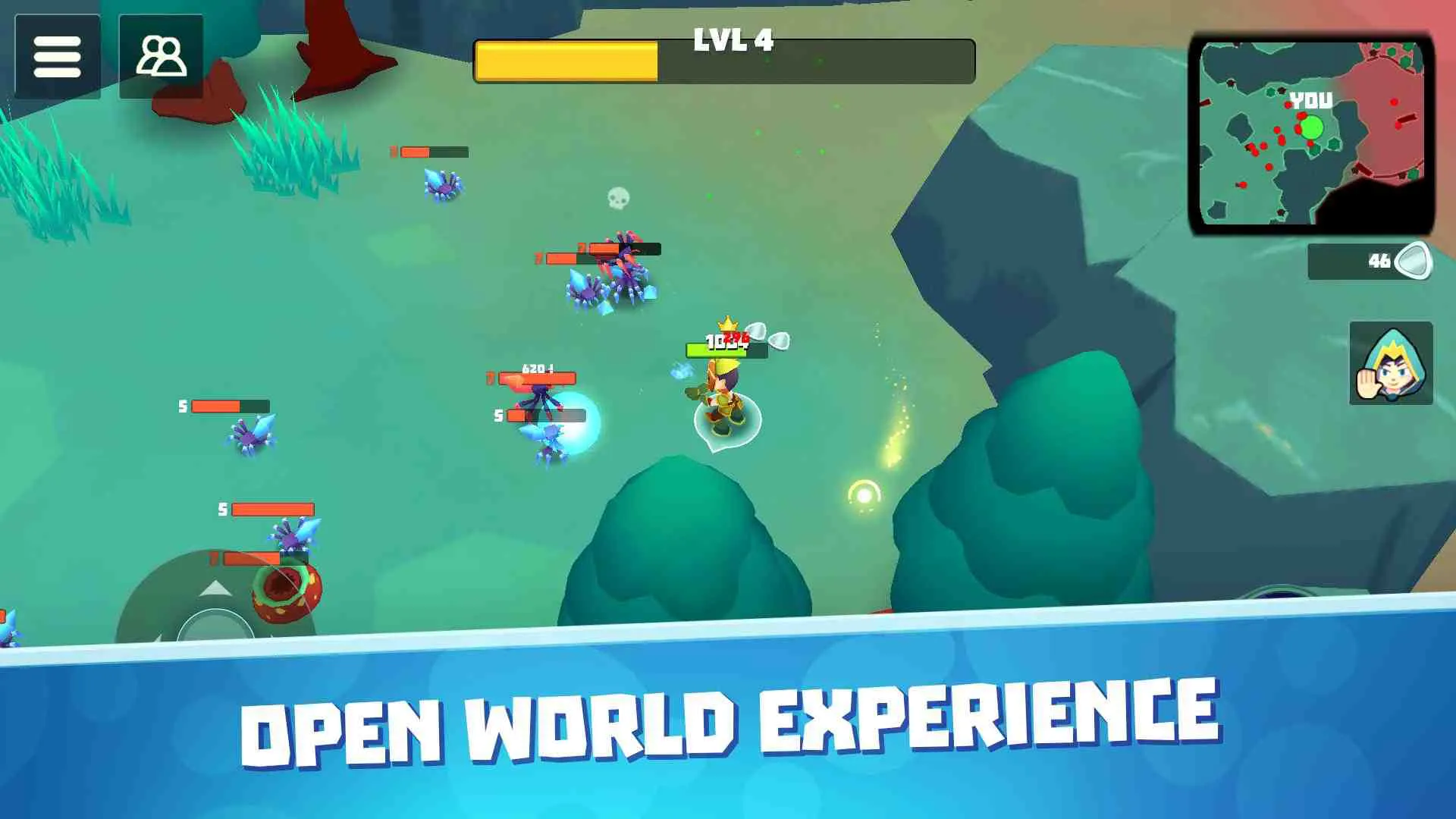
Task: Open the hamburger menu
Action: 58,57
